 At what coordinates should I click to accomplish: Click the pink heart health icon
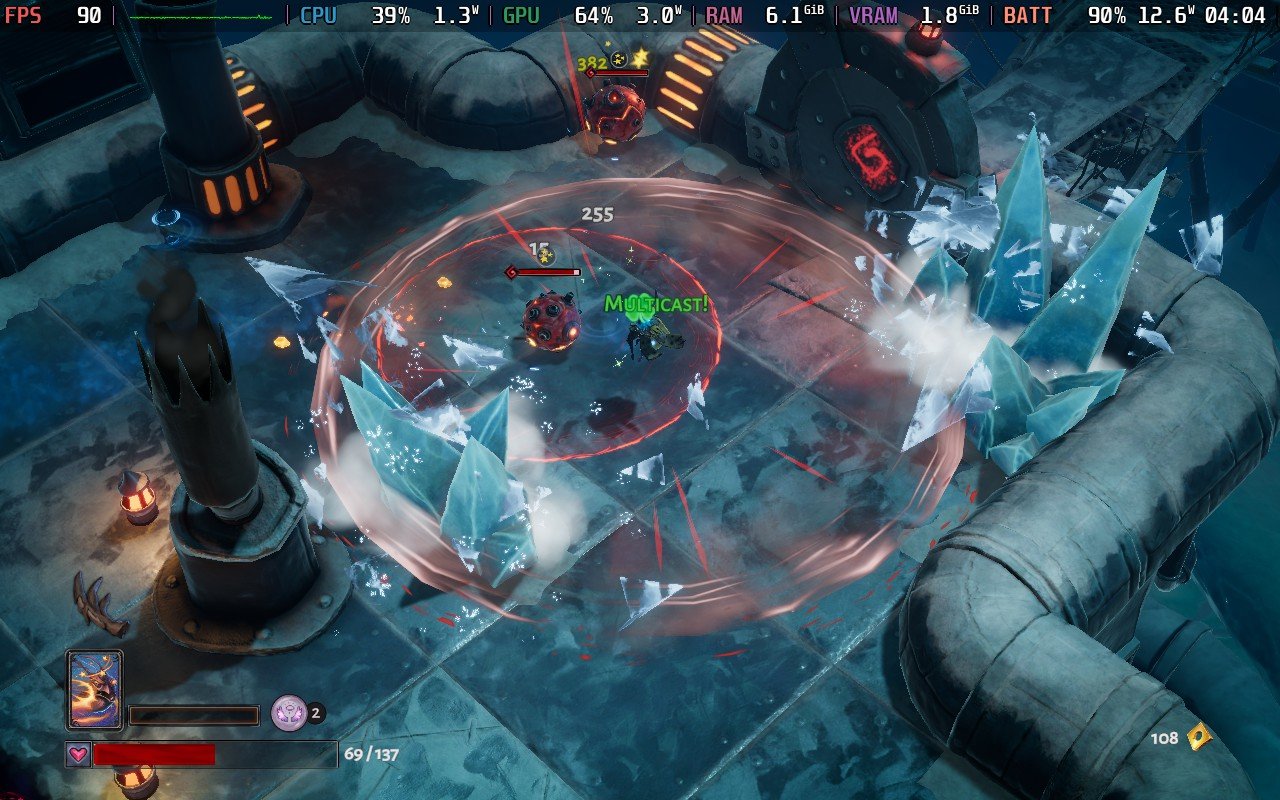(x=78, y=754)
